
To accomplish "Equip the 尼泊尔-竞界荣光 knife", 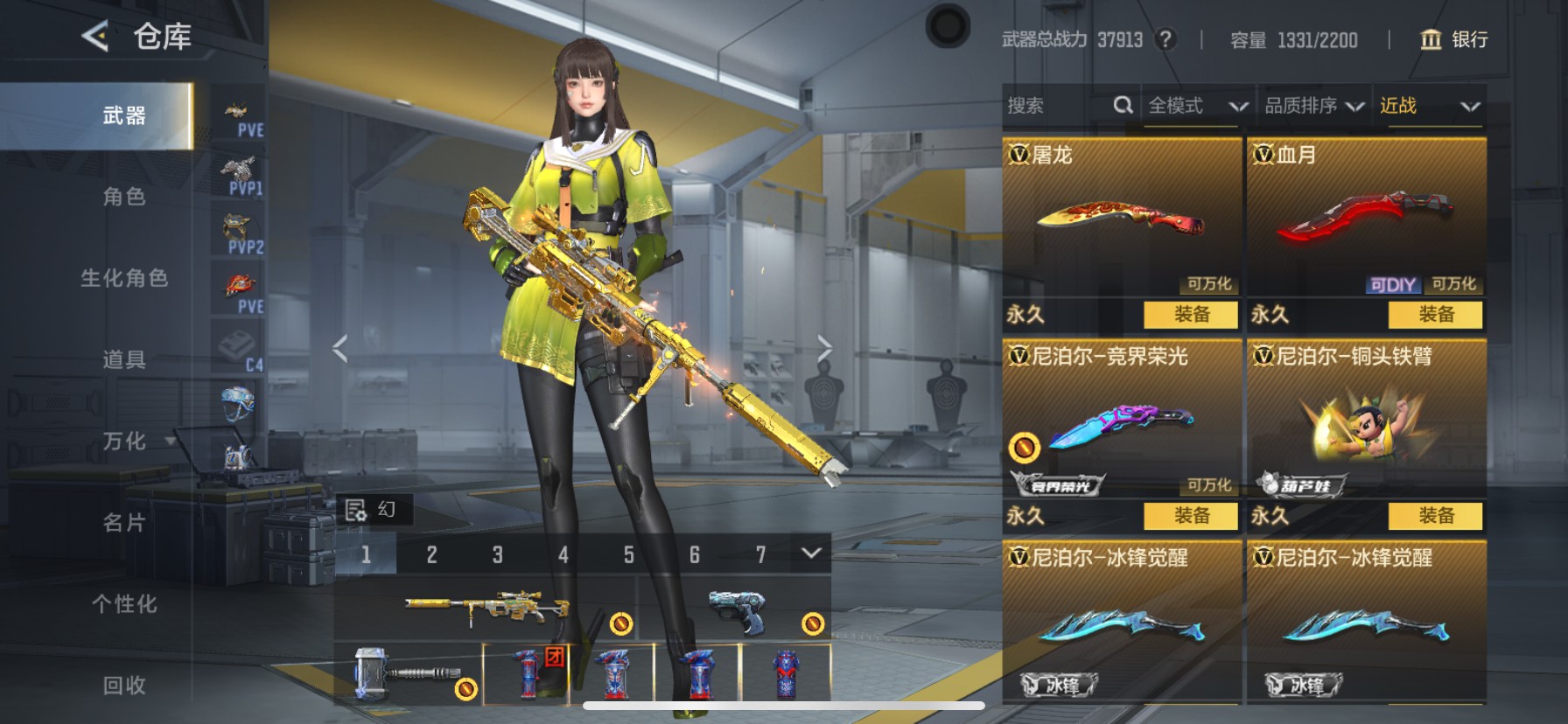I will (x=1191, y=516).
